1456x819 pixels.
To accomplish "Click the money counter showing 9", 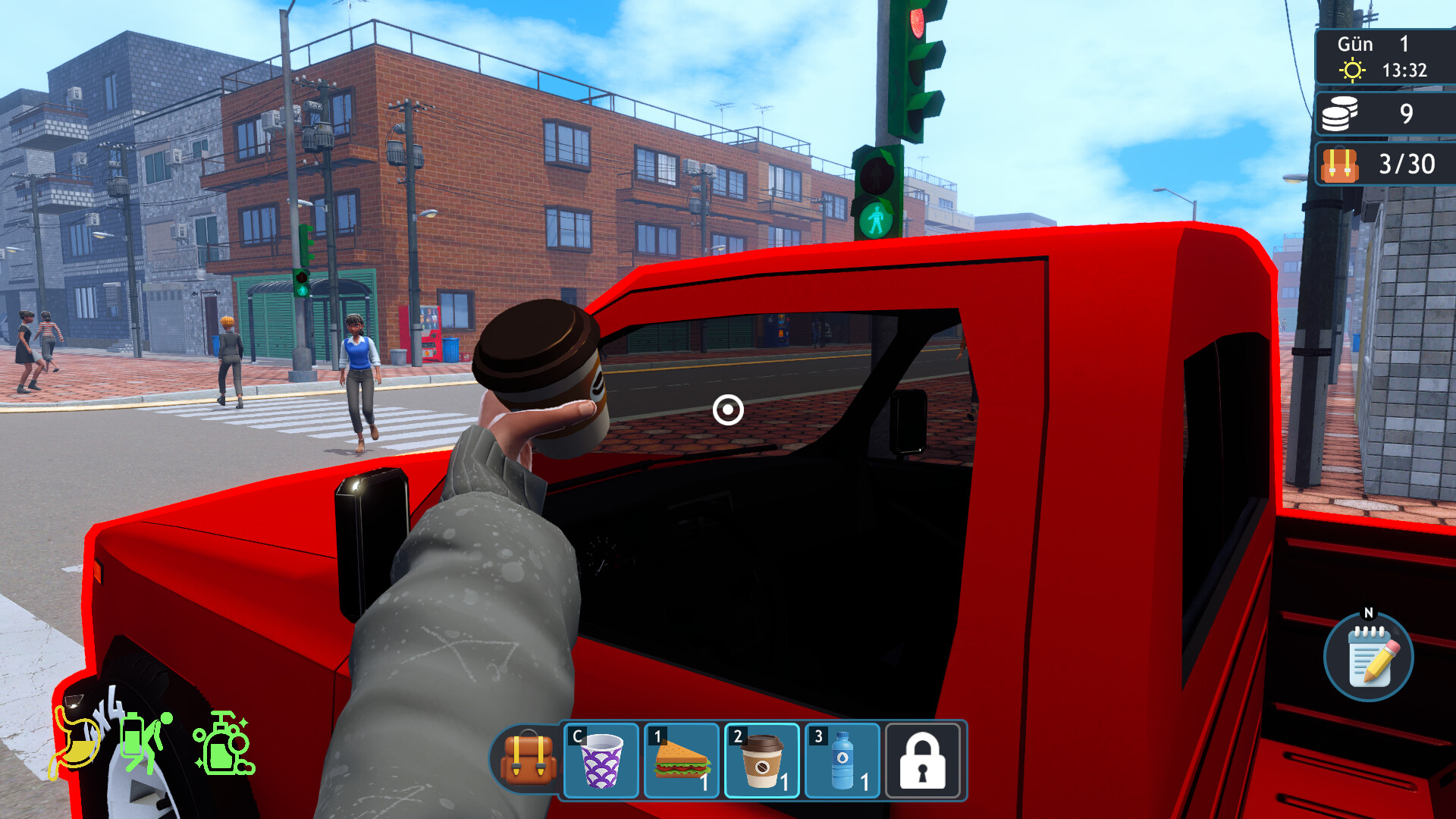I will [x=1407, y=114].
